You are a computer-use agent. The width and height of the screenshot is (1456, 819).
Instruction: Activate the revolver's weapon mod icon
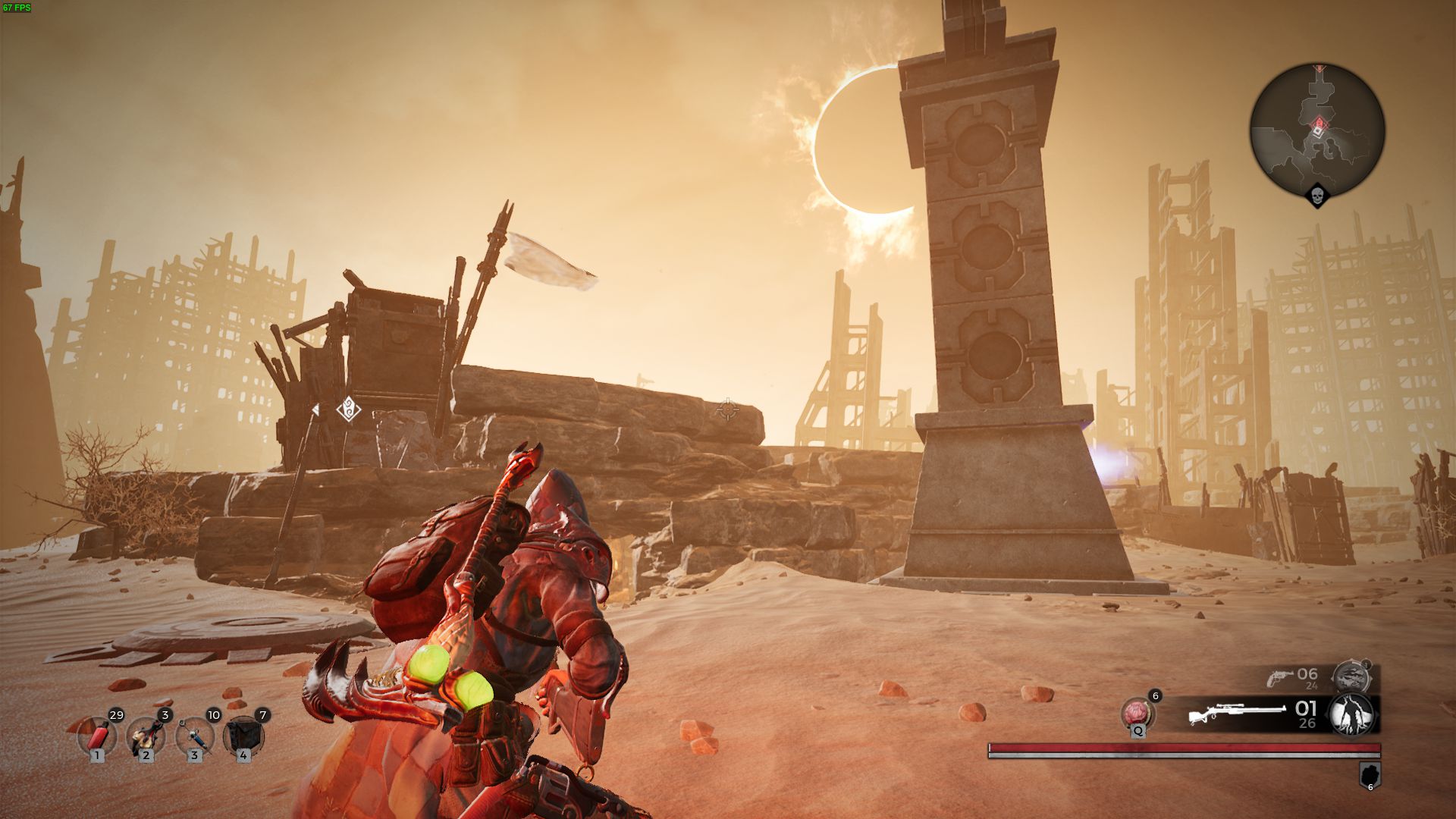[1351, 676]
